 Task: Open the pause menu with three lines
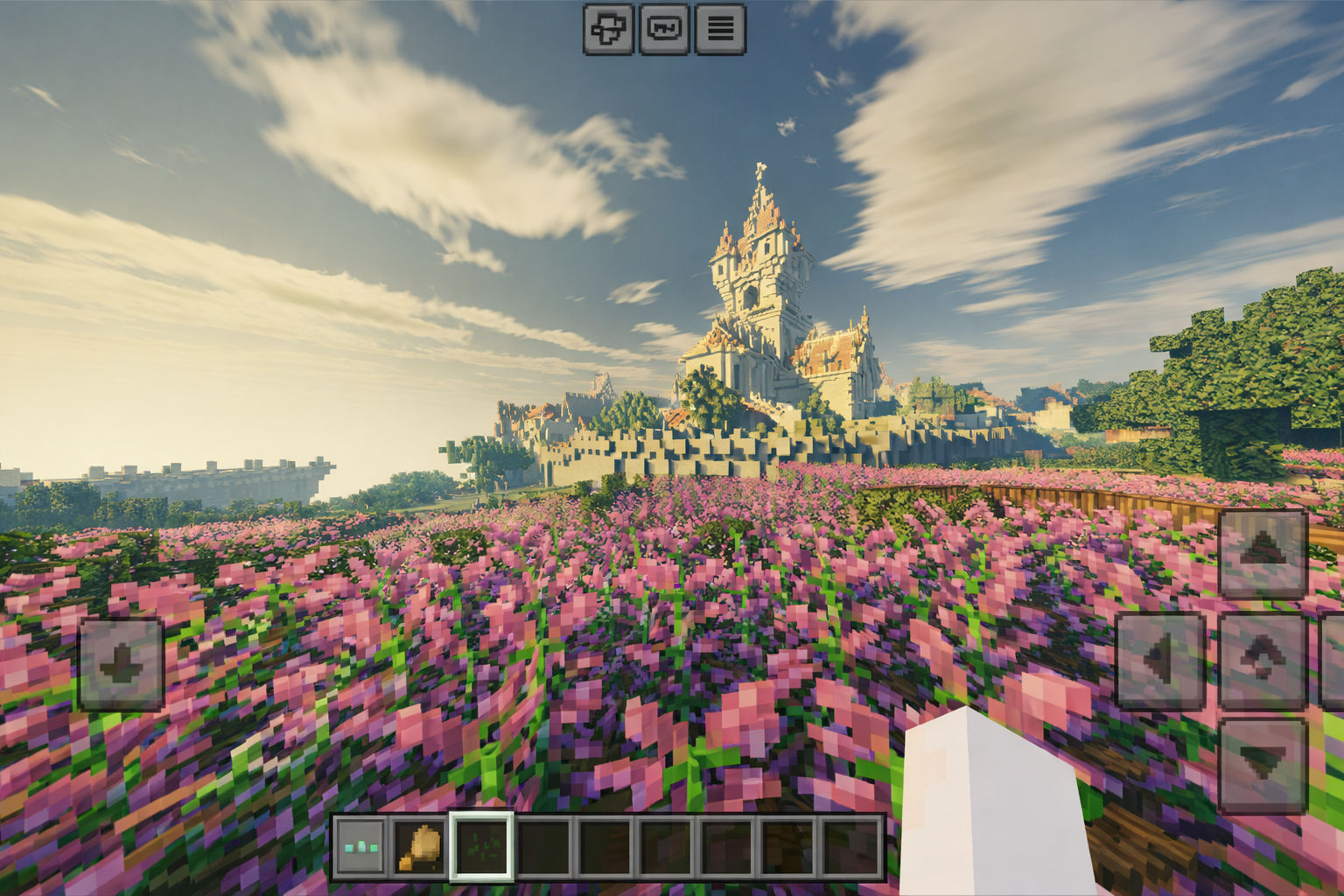click(x=720, y=30)
